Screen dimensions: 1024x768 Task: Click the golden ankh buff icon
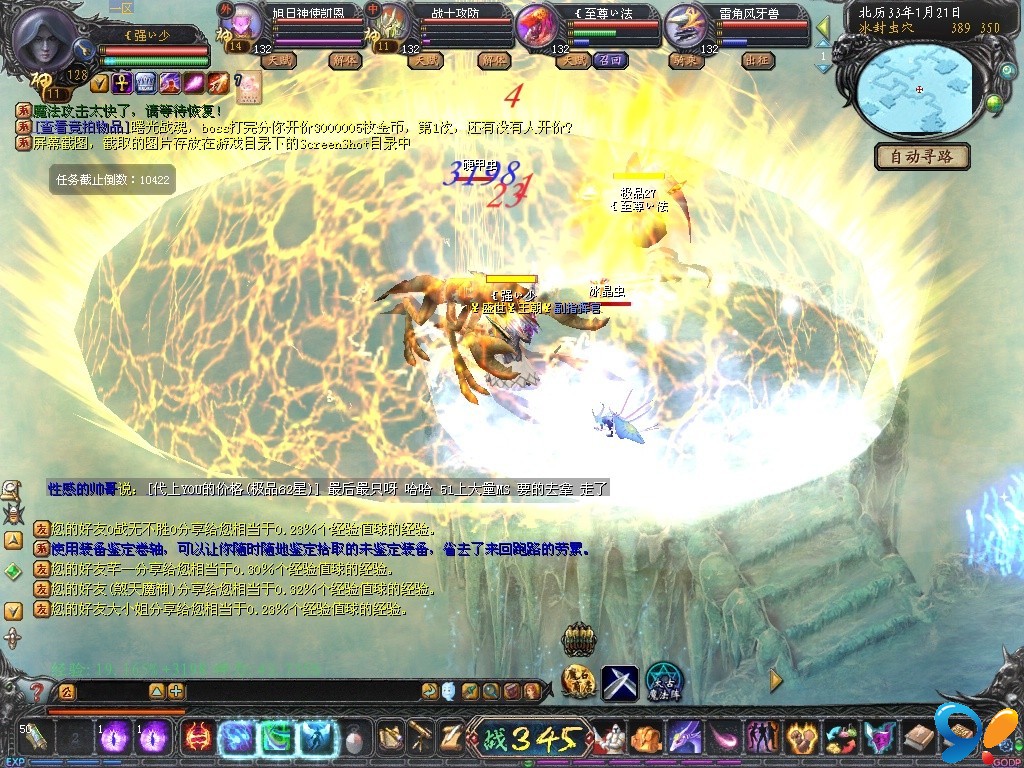[x=122, y=82]
